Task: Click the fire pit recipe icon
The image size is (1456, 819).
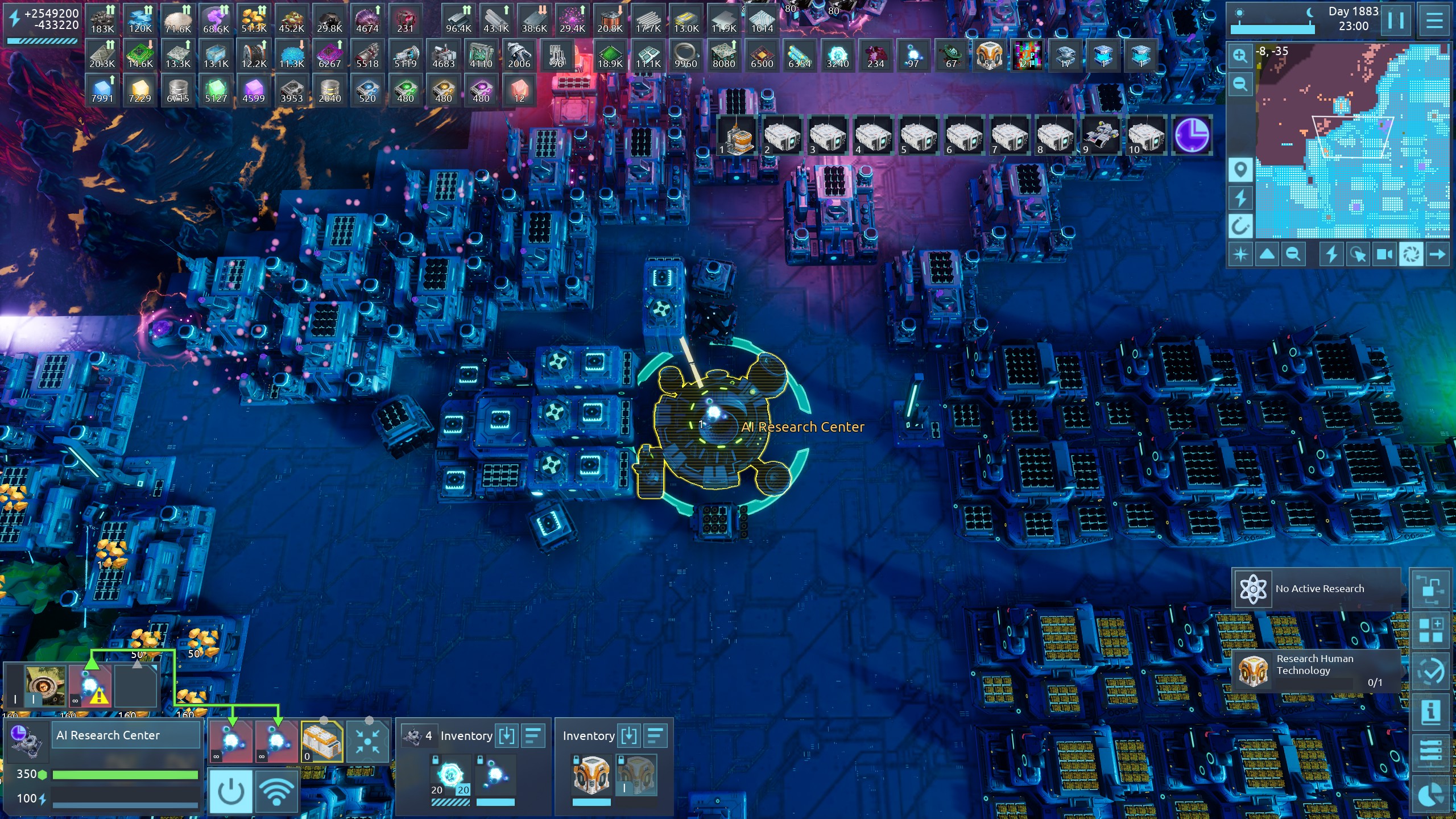Action: (x=44, y=686)
